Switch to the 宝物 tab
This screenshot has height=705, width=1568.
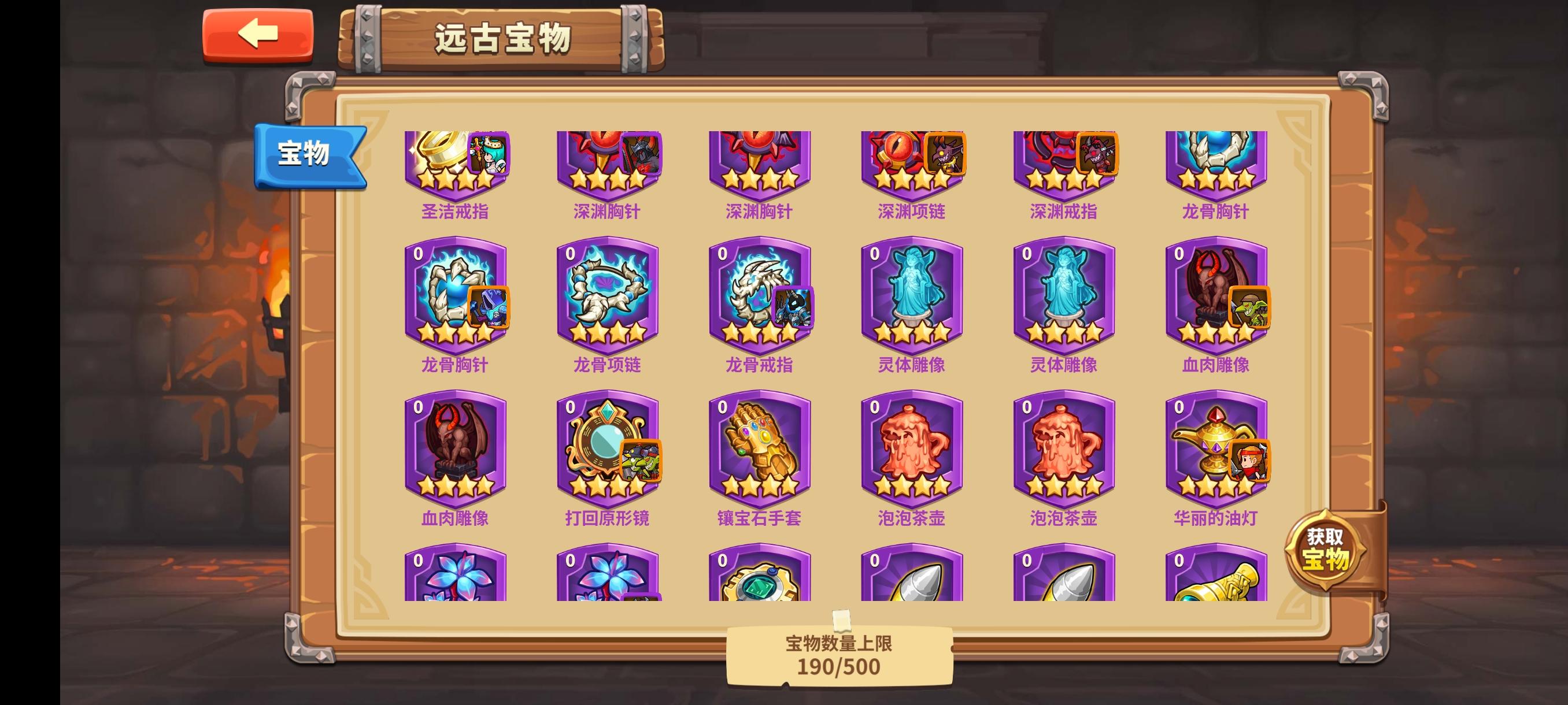coord(304,155)
